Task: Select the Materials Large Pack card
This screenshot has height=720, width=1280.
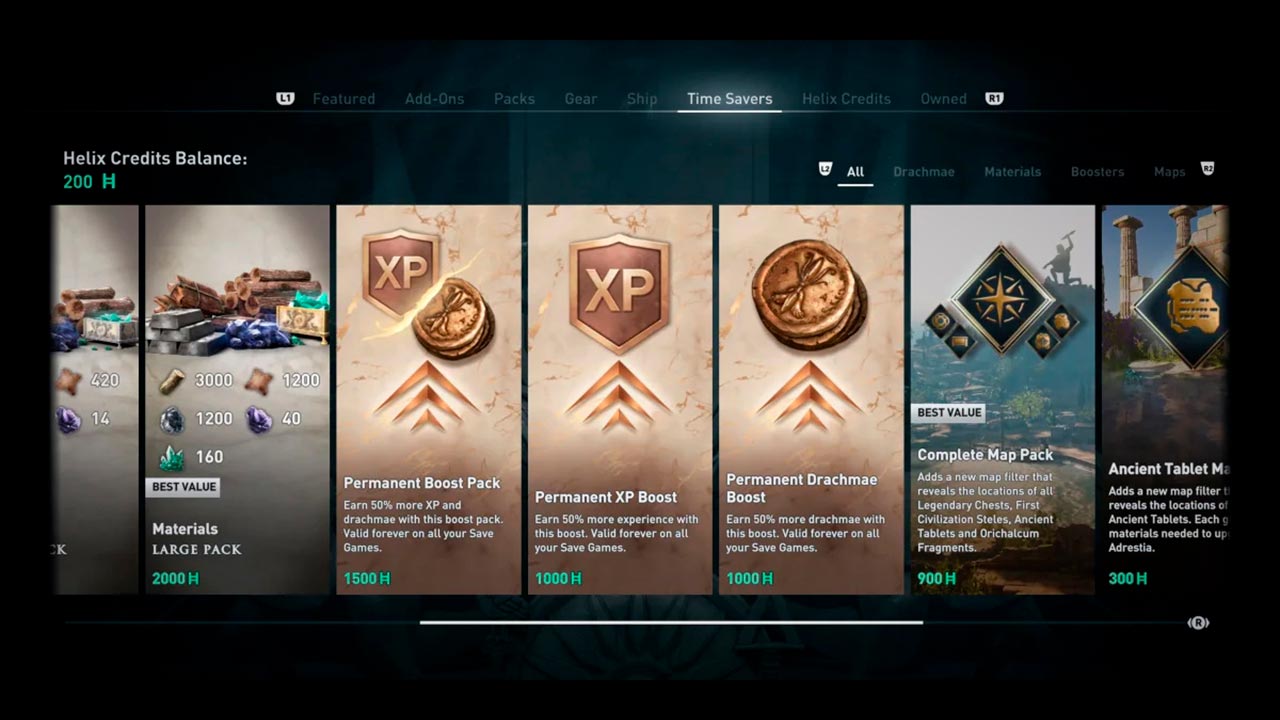Action: [x=237, y=400]
